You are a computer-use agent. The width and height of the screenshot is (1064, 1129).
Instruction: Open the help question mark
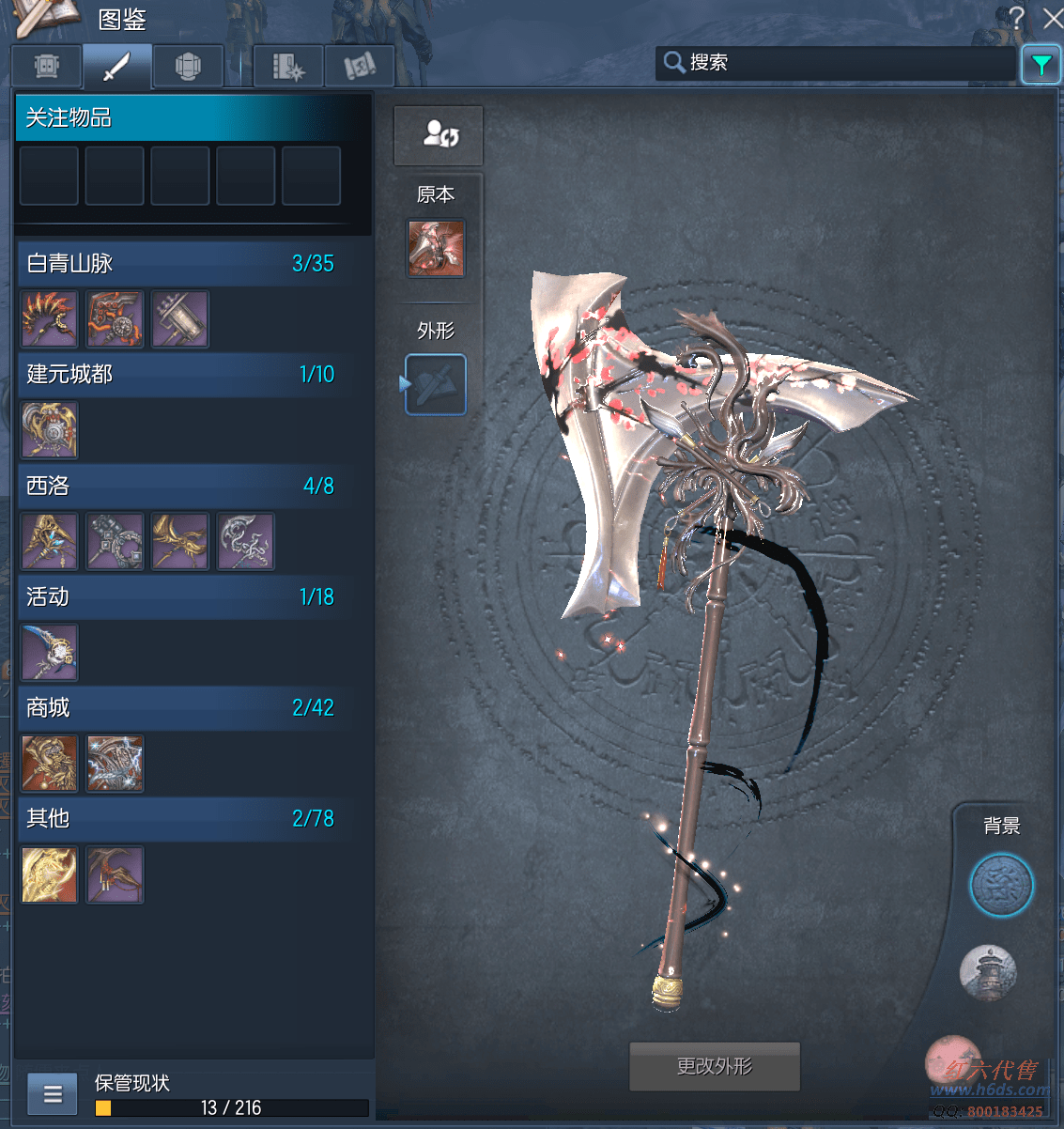click(x=1016, y=17)
